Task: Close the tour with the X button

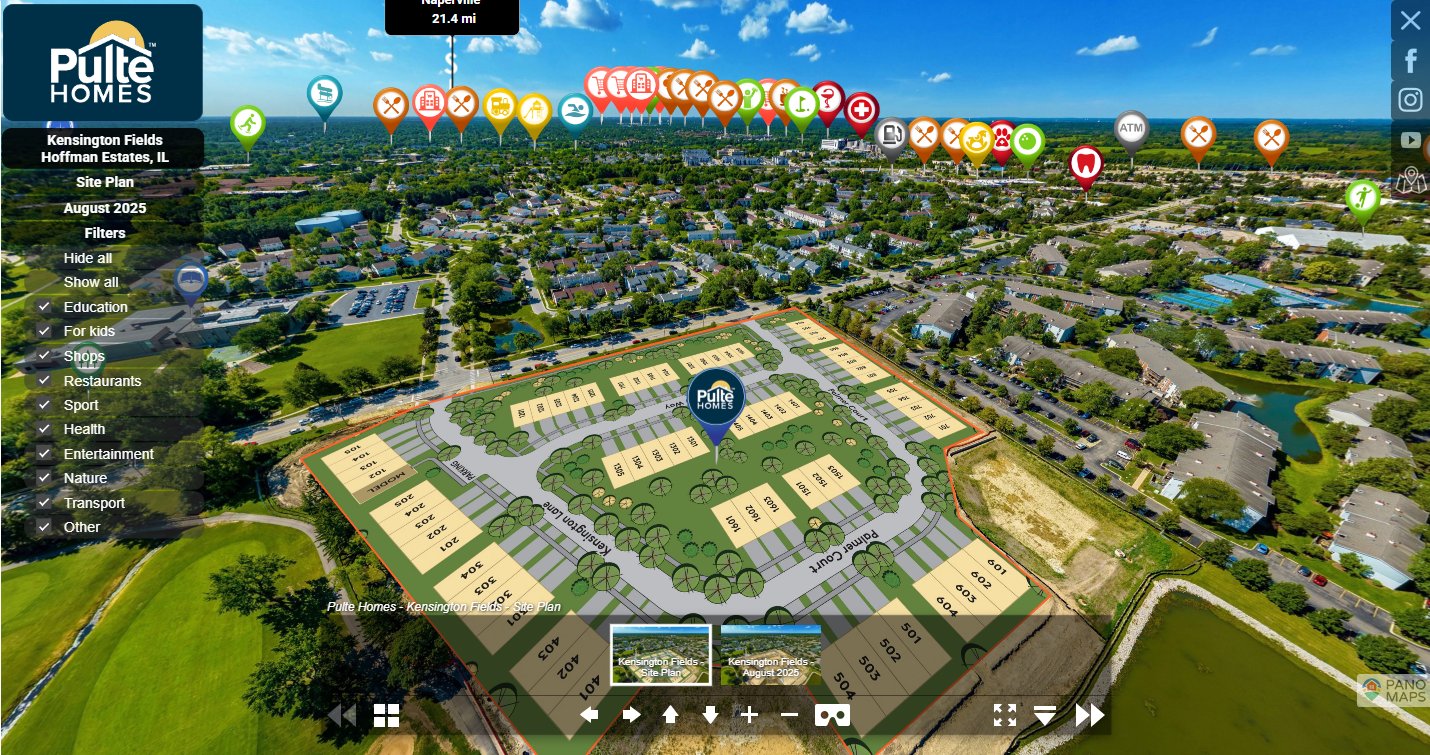Action: click(1410, 20)
